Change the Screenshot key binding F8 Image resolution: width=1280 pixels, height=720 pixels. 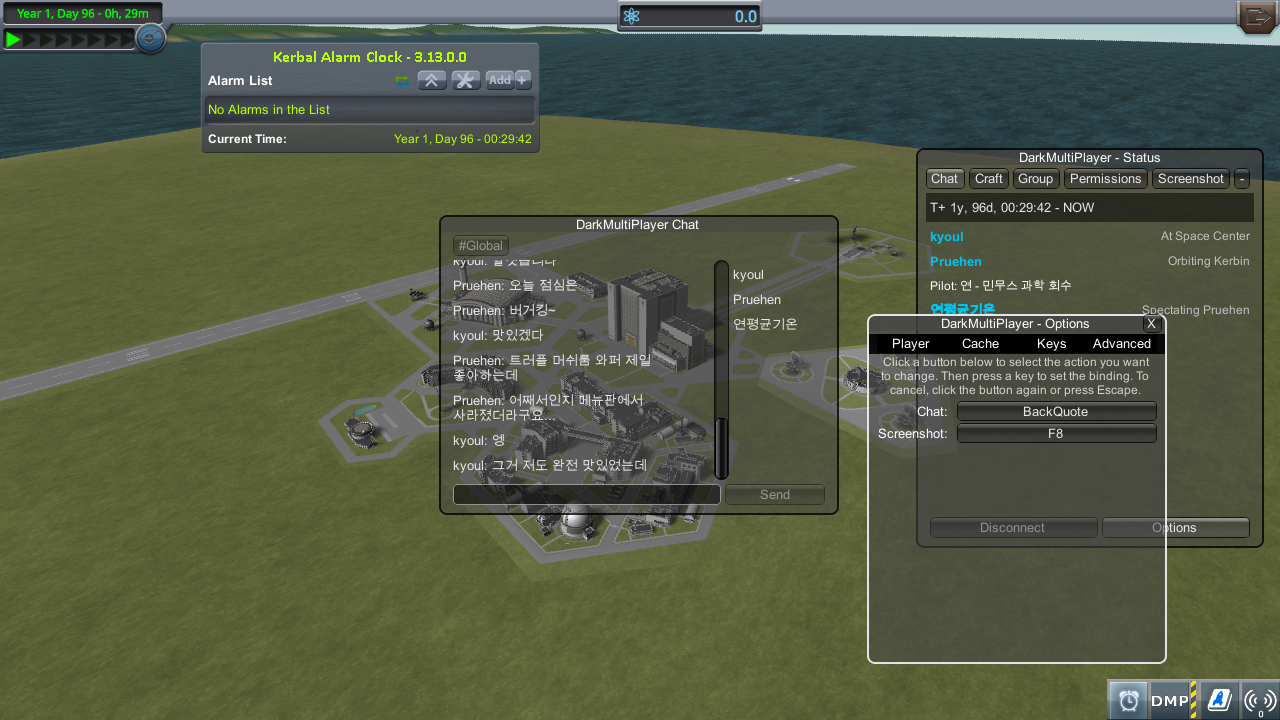[x=1056, y=434]
